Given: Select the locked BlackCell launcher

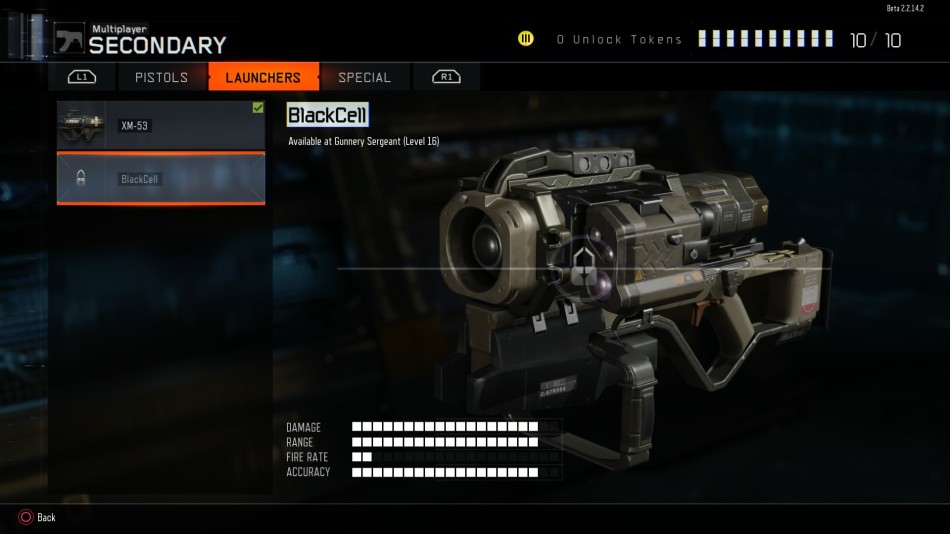Looking at the screenshot, I should coord(160,179).
